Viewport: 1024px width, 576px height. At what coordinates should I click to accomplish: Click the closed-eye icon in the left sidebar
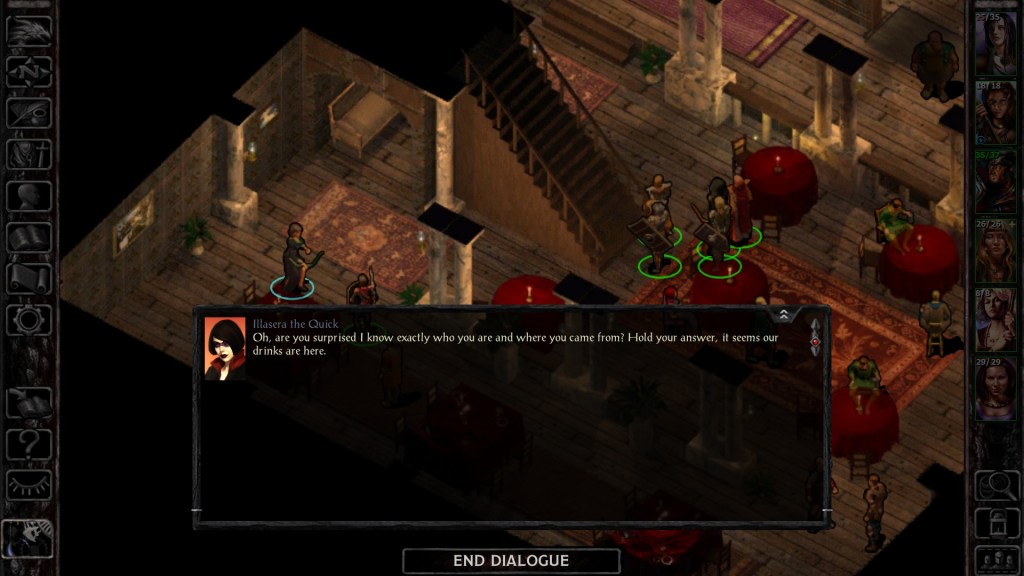tap(29, 485)
